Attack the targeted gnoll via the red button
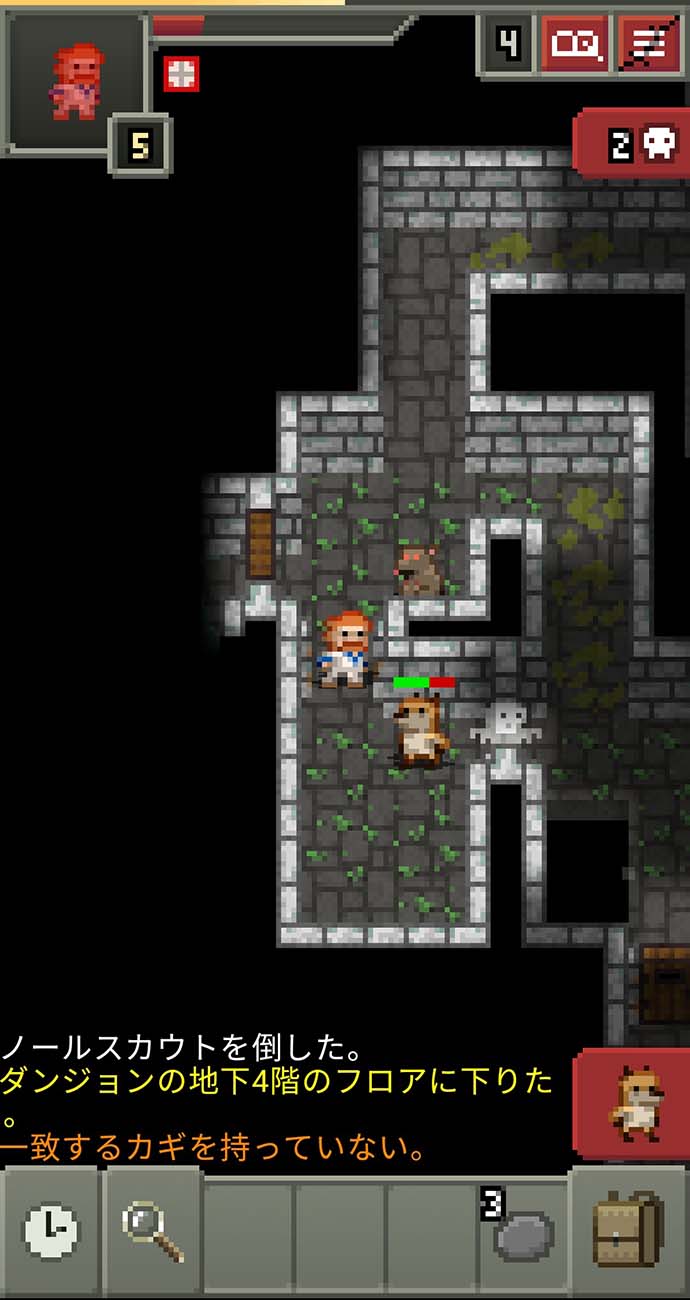The image size is (690, 1300). (x=633, y=1103)
